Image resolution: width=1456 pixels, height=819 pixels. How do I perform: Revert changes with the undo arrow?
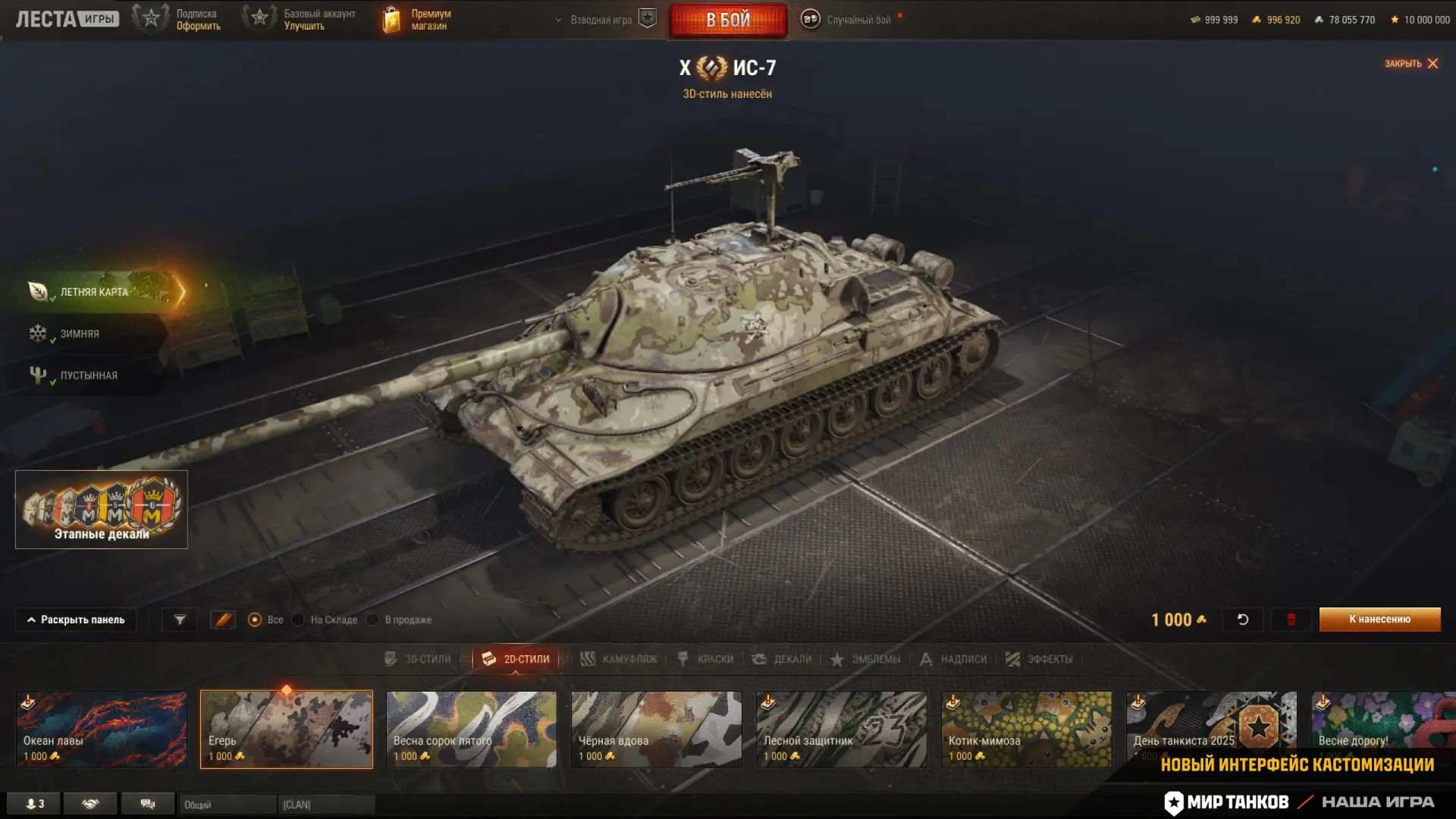point(1242,620)
